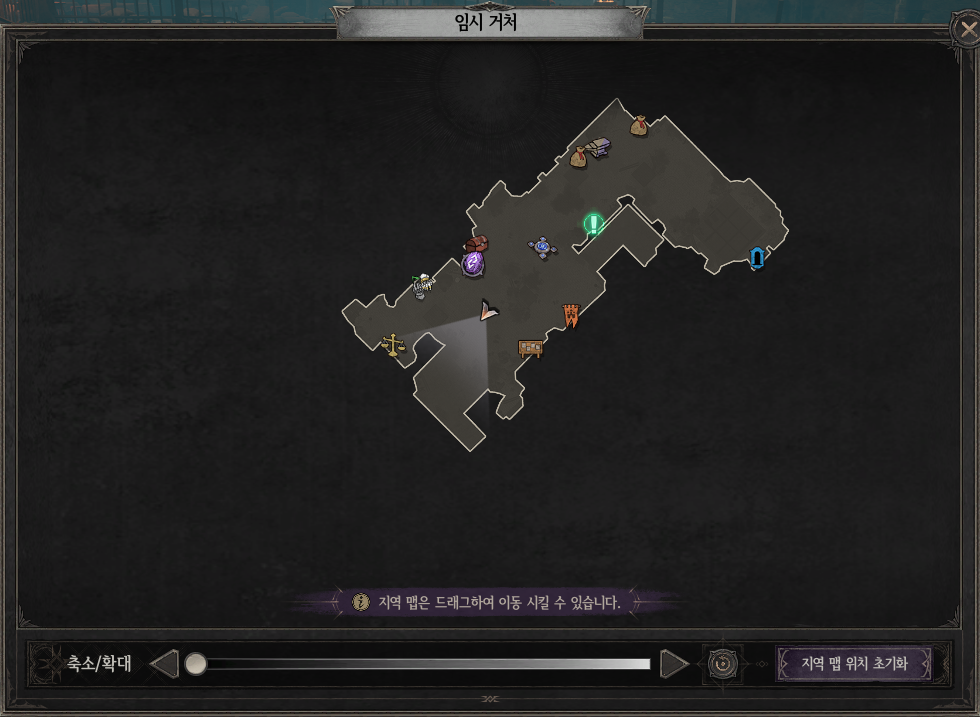
Task: Click the round recenter target button
Action: click(x=723, y=663)
